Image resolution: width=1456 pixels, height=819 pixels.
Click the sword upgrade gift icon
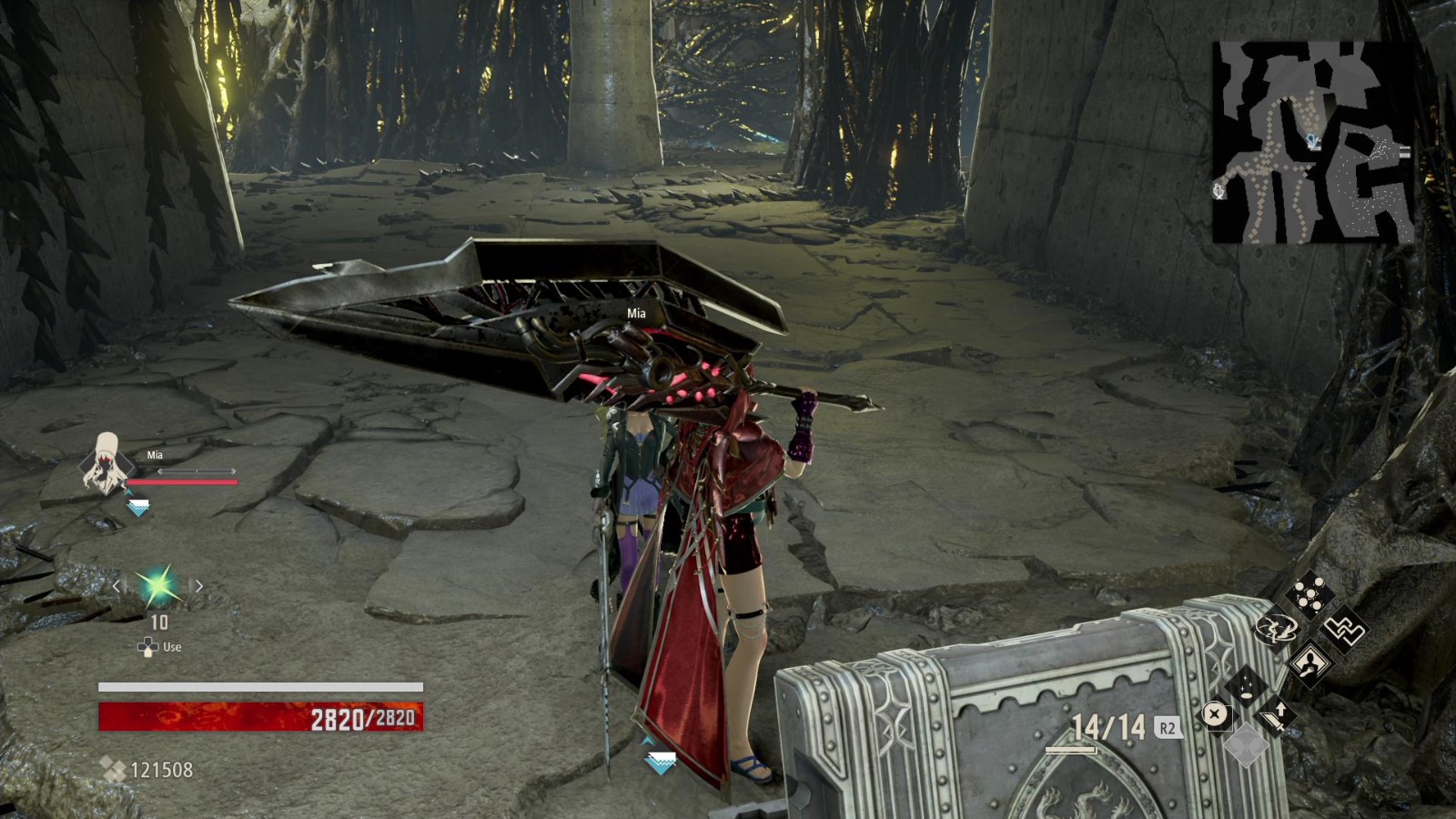tap(1275, 715)
